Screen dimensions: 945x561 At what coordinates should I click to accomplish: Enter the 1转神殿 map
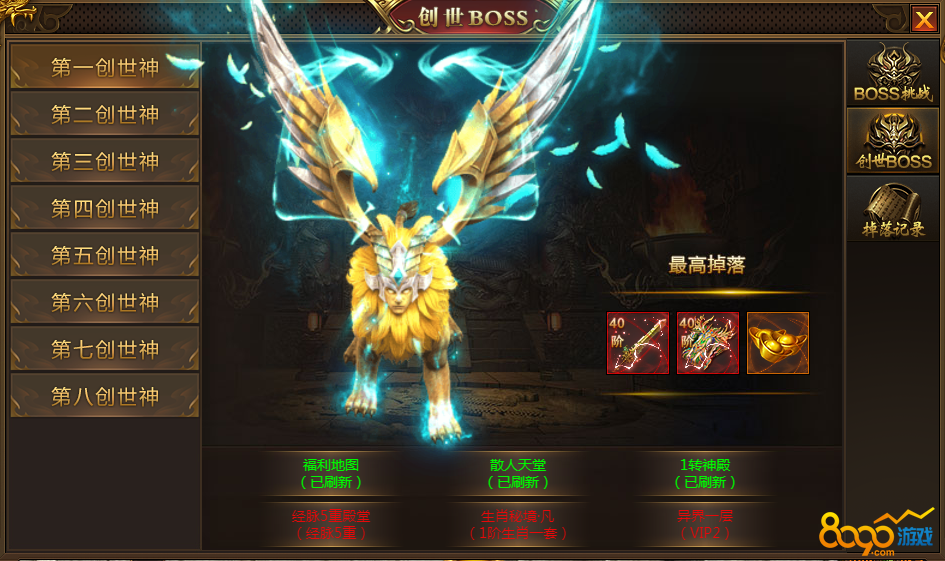point(704,473)
